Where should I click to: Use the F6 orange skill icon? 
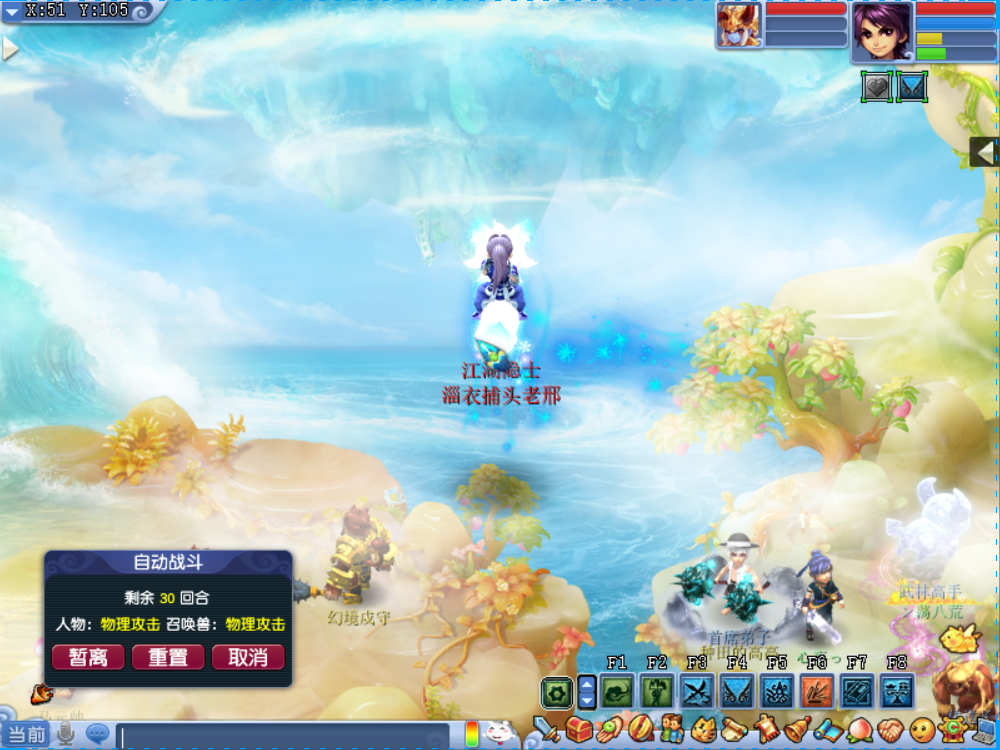coord(816,691)
